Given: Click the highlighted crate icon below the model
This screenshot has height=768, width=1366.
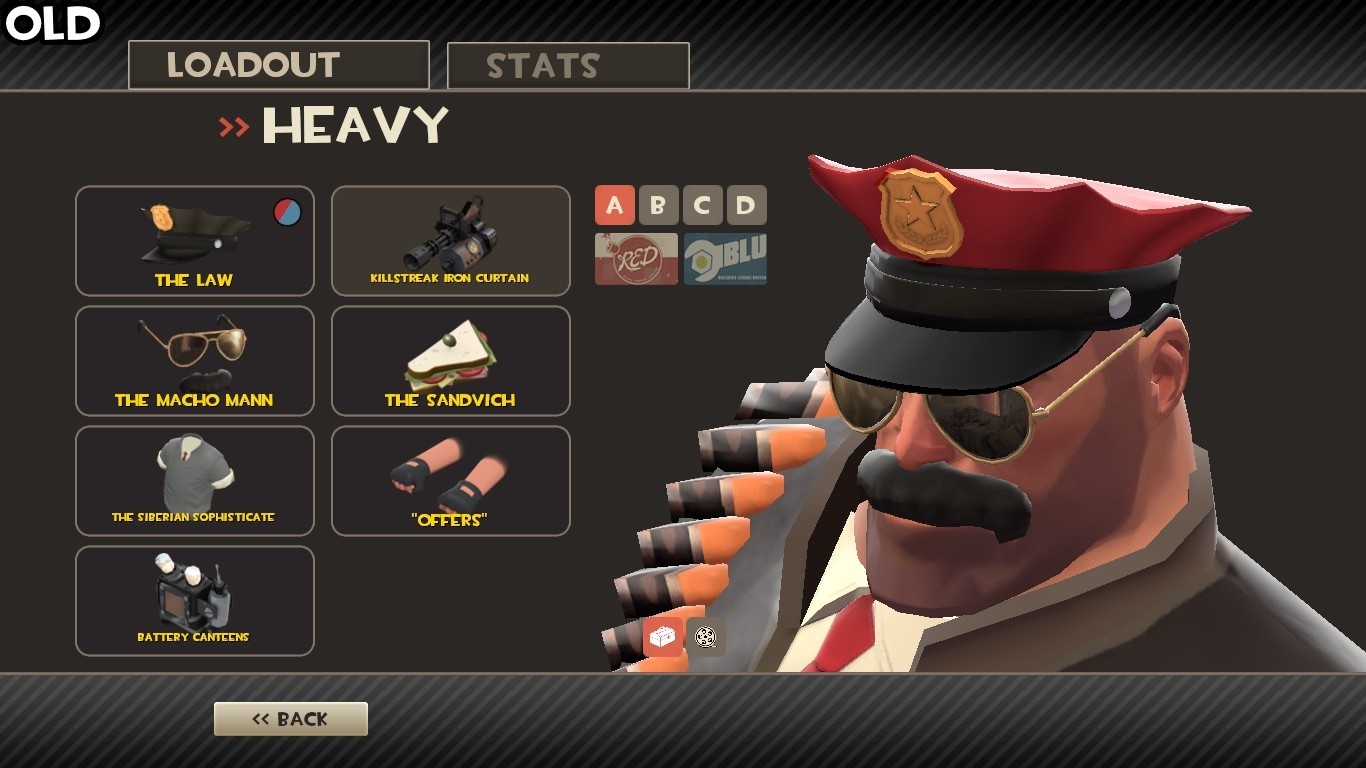Looking at the screenshot, I should point(662,637).
